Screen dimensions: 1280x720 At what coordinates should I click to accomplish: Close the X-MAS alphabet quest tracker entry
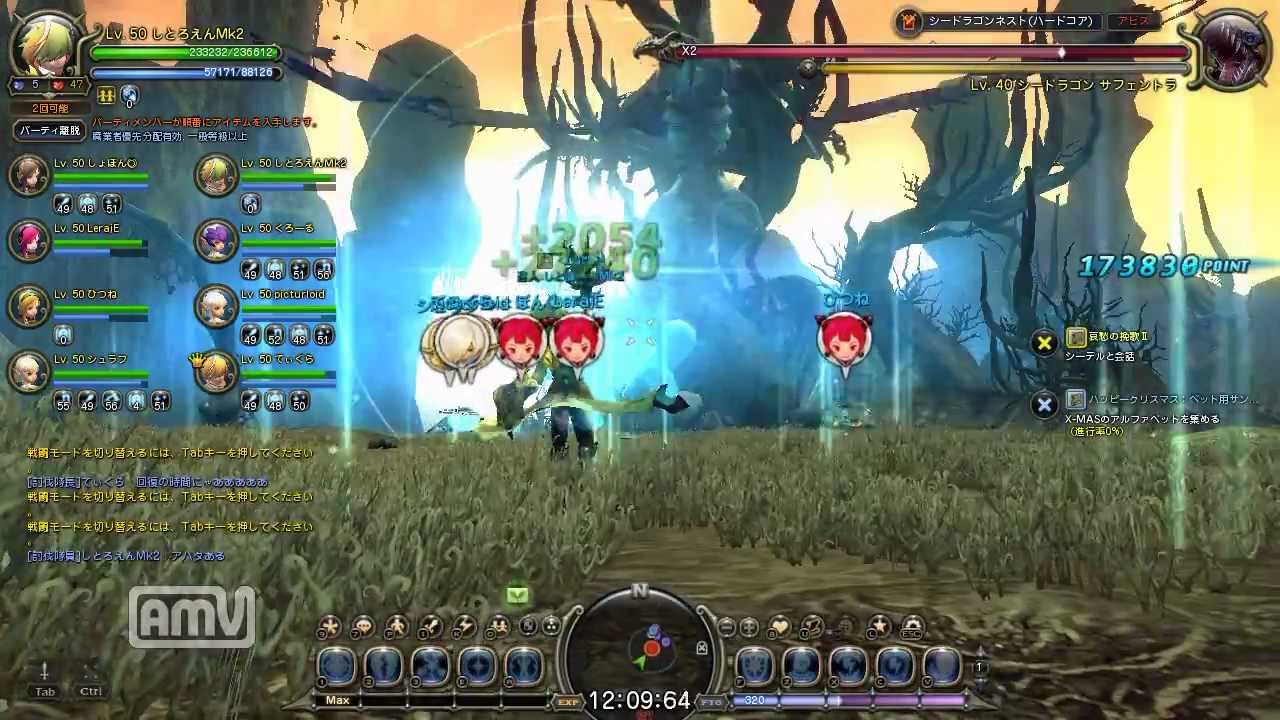[1044, 405]
